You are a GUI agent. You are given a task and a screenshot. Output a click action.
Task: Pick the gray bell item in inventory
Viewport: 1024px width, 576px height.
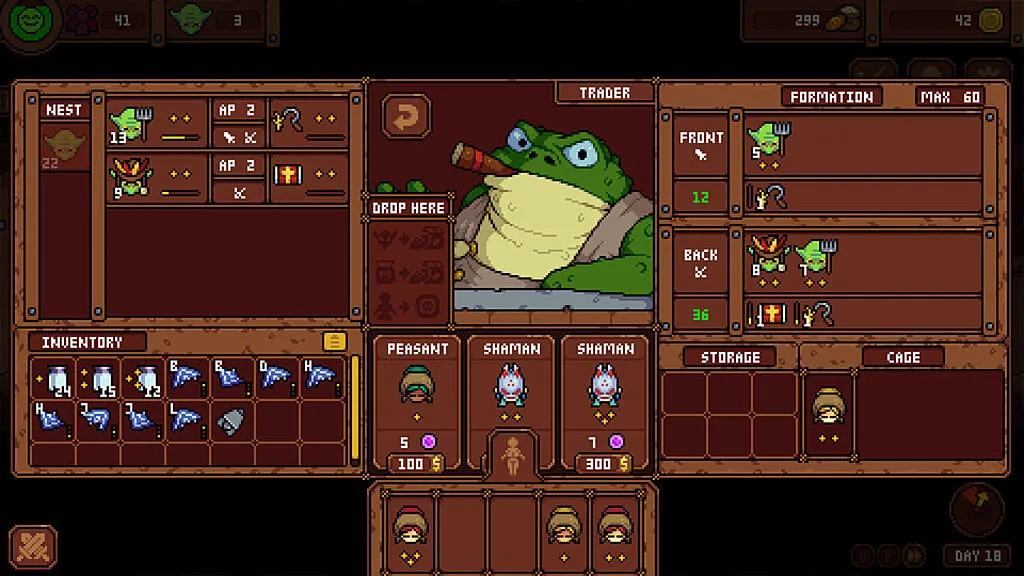[232, 421]
